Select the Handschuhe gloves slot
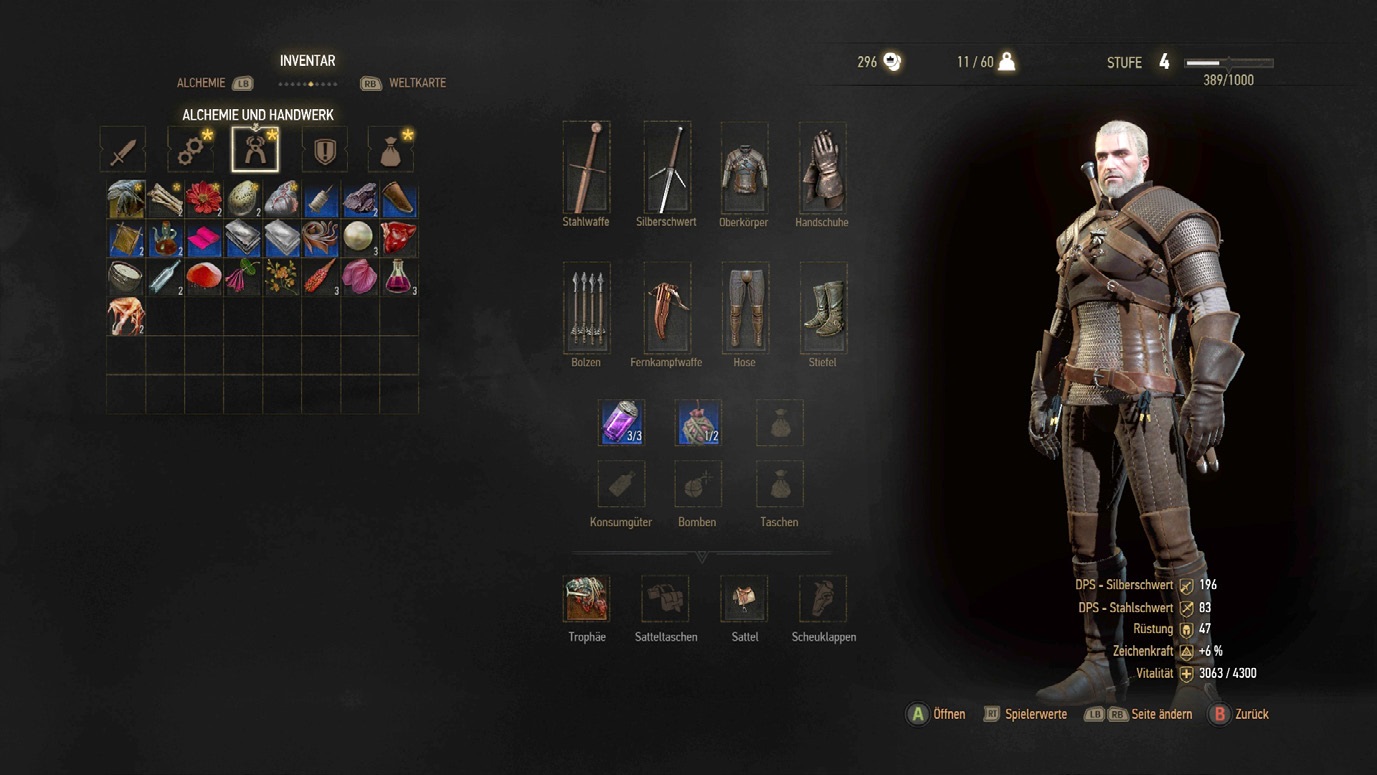The width and height of the screenshot is (1377, 775). point(822,167)
